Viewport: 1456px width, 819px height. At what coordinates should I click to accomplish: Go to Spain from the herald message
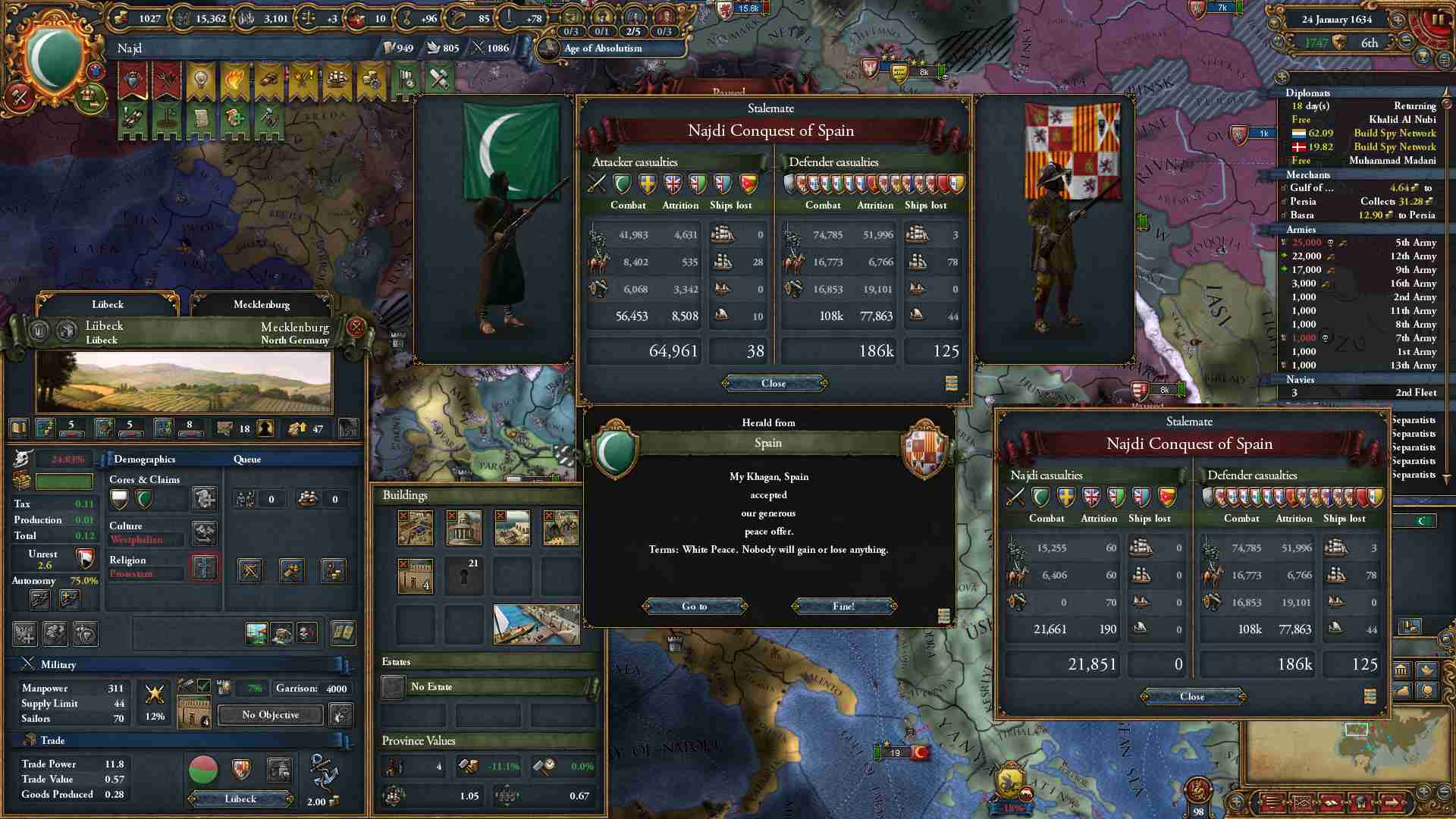point(694,607)
